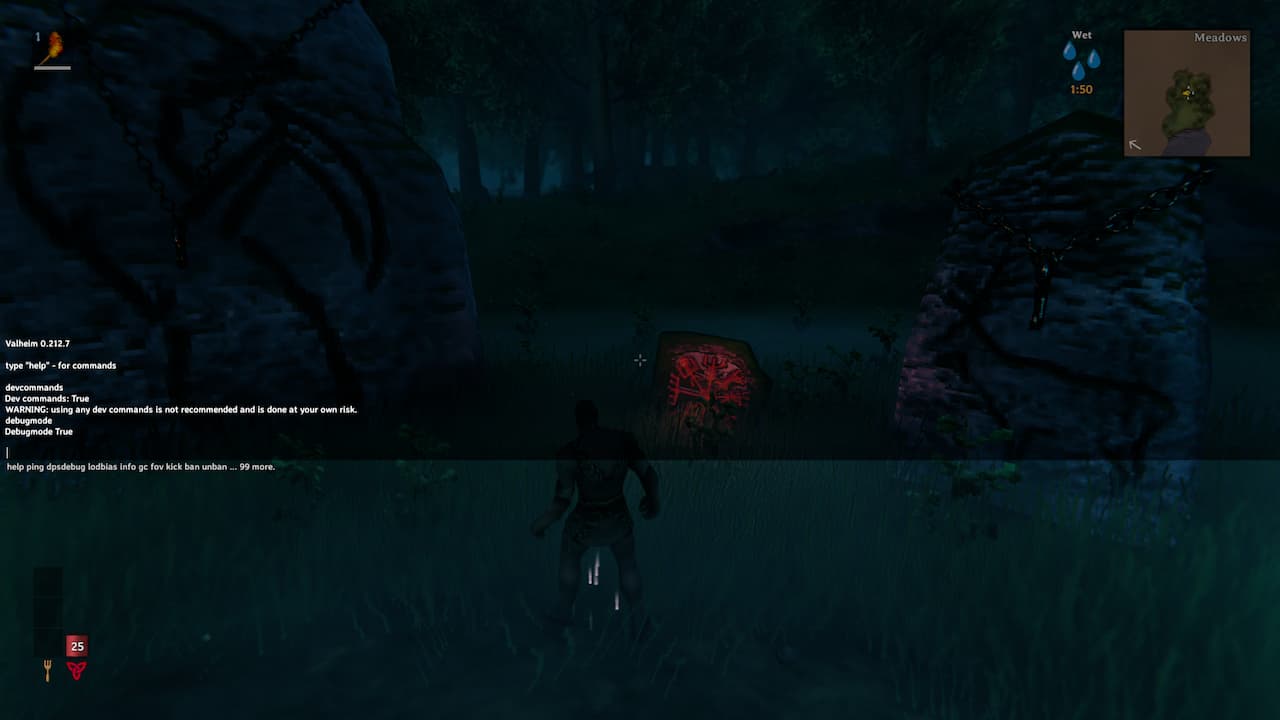Click the ping command suggestion
The width and height of the screenshot is (1280, 720).
coord(37,466)
